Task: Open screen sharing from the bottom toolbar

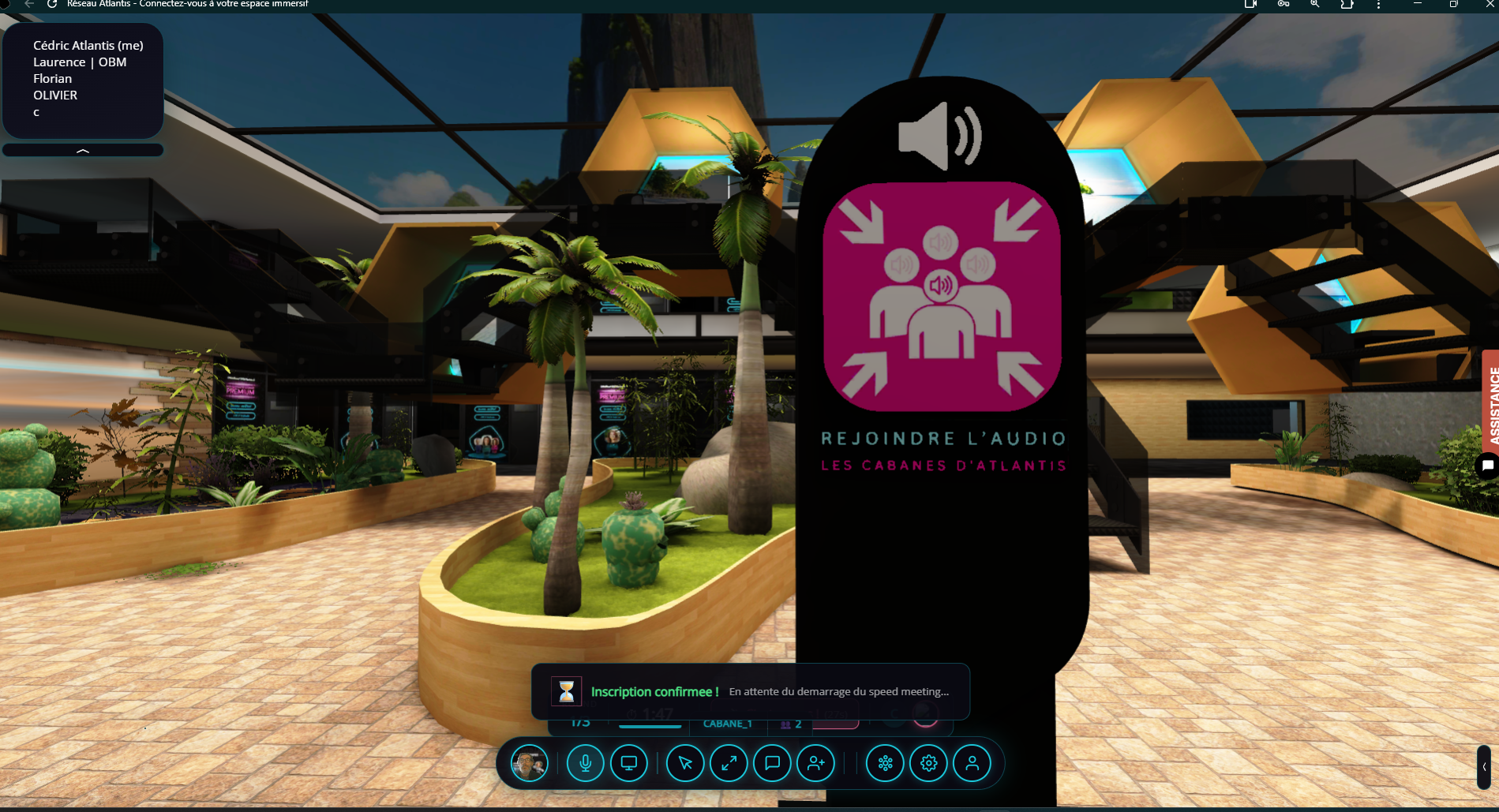Action: pos(628,763)
